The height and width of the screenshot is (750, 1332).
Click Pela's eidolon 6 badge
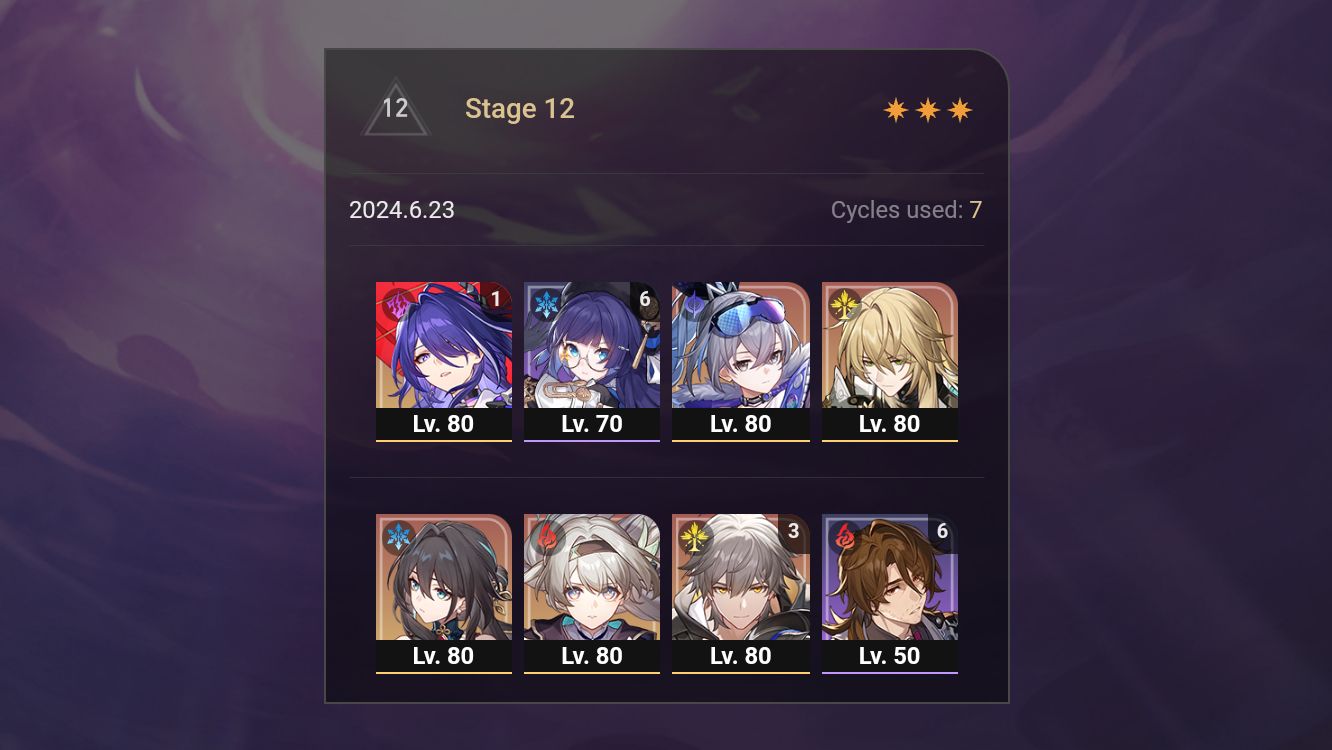click(x=644, y=298)
